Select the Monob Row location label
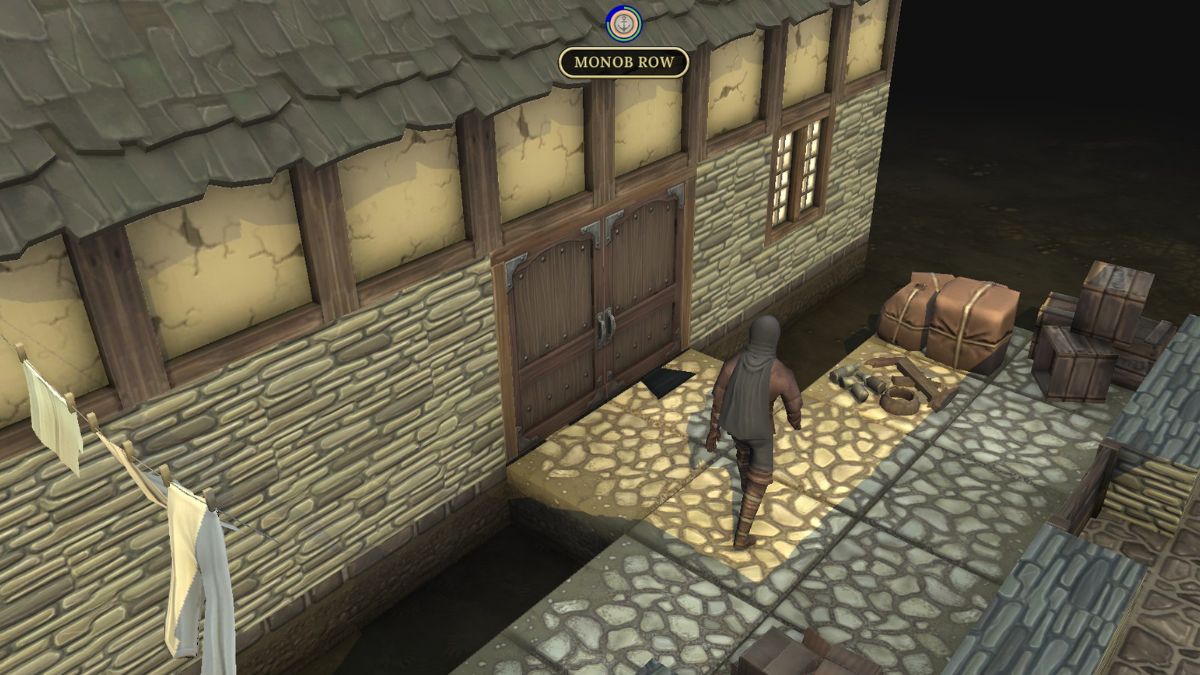The image size is (1200, 675). [624, 63]
